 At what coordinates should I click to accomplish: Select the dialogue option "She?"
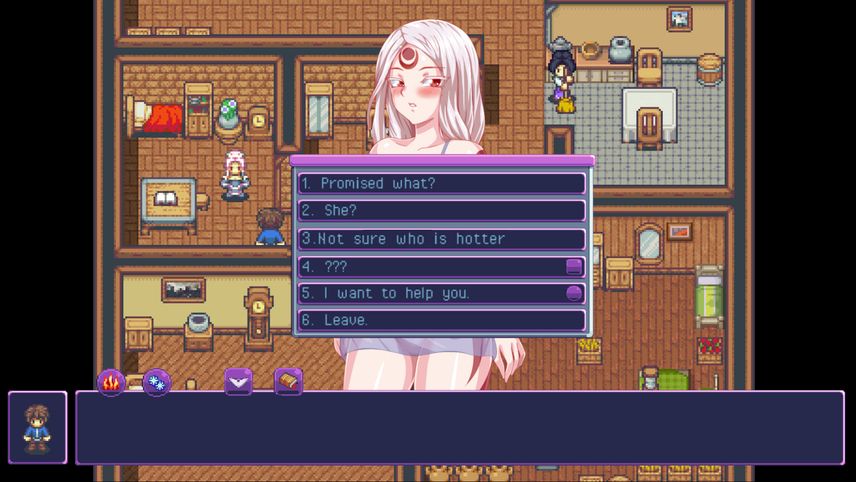(x=441, y=211)
